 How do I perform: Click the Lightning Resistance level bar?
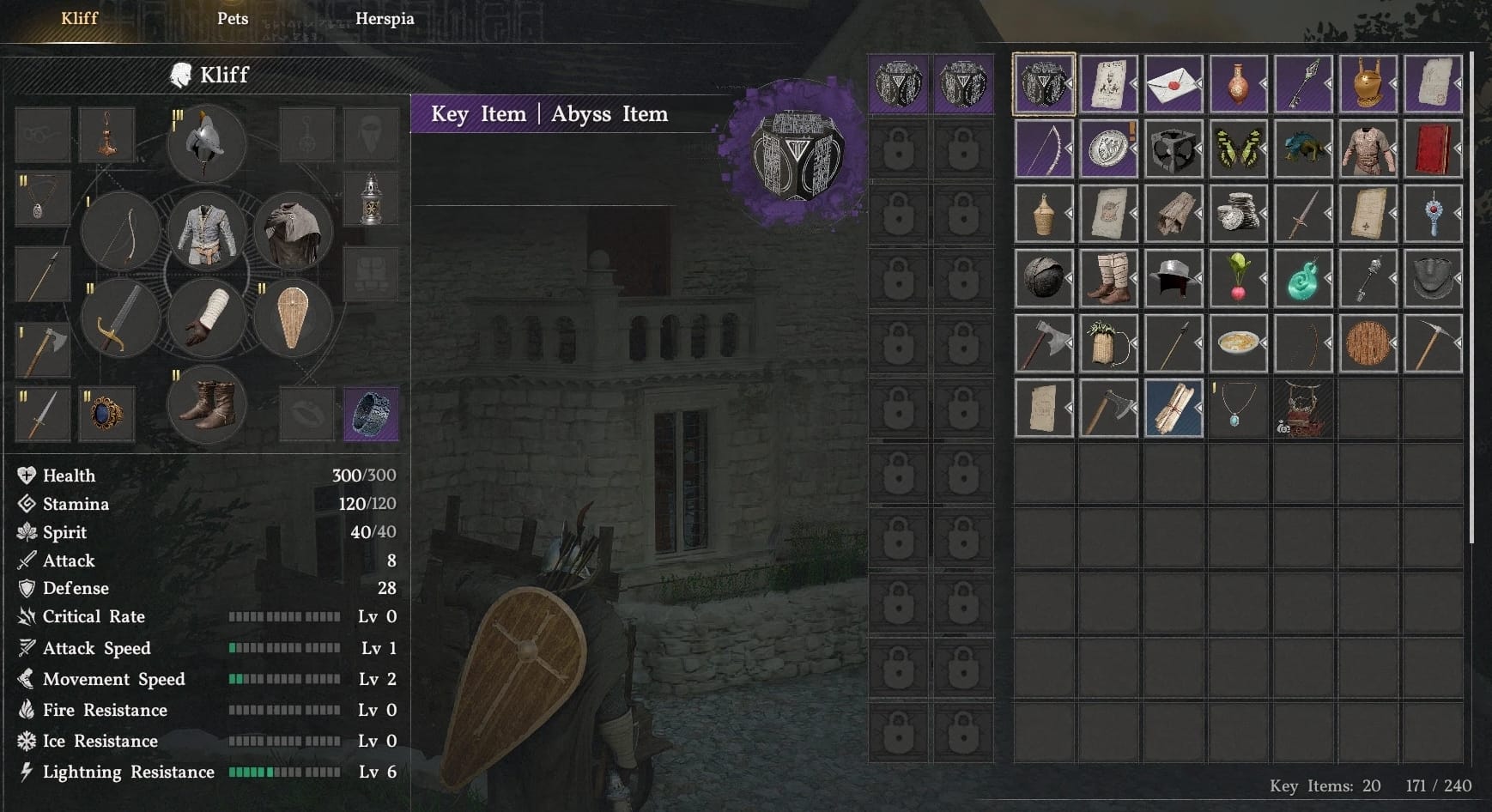283,772
